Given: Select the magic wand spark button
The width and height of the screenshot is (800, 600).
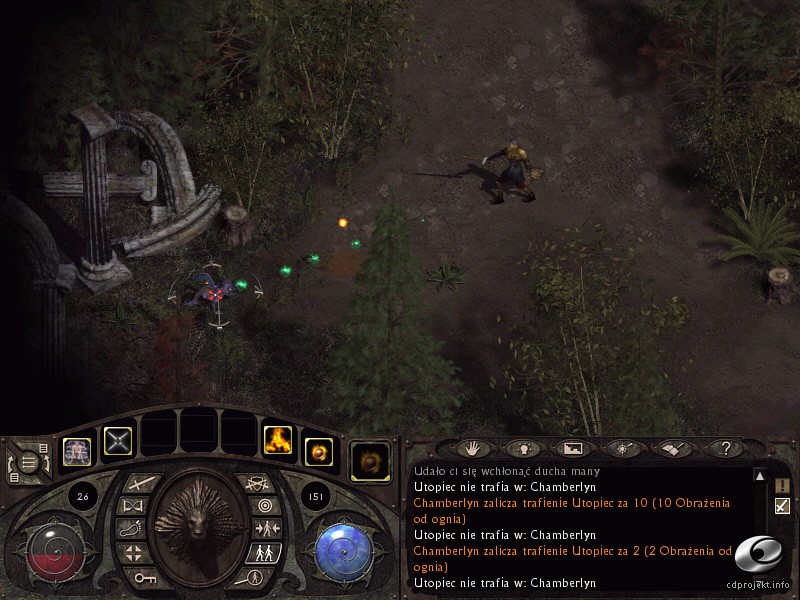Looking at the screenshot, I should coord(621,449).
